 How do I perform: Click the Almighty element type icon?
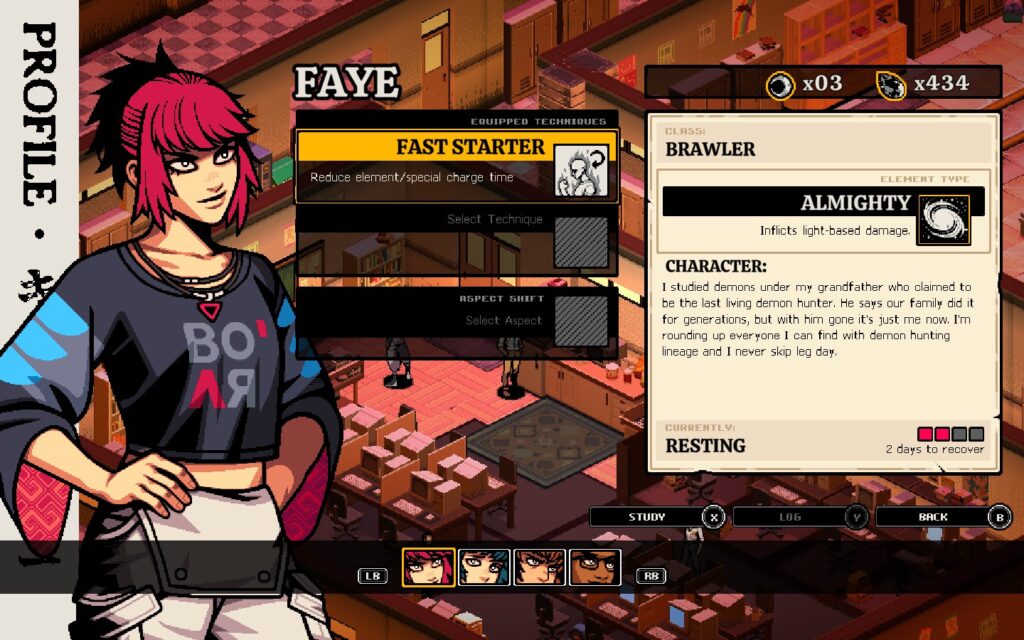coord(943,220)
